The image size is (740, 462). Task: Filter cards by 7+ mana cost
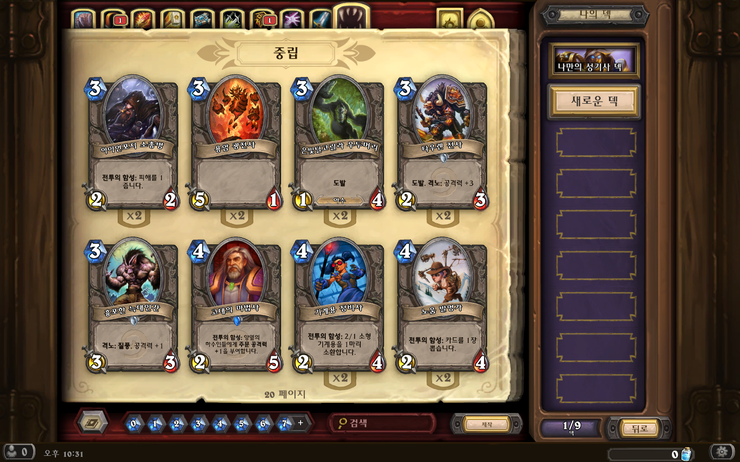tap(286, 424)
